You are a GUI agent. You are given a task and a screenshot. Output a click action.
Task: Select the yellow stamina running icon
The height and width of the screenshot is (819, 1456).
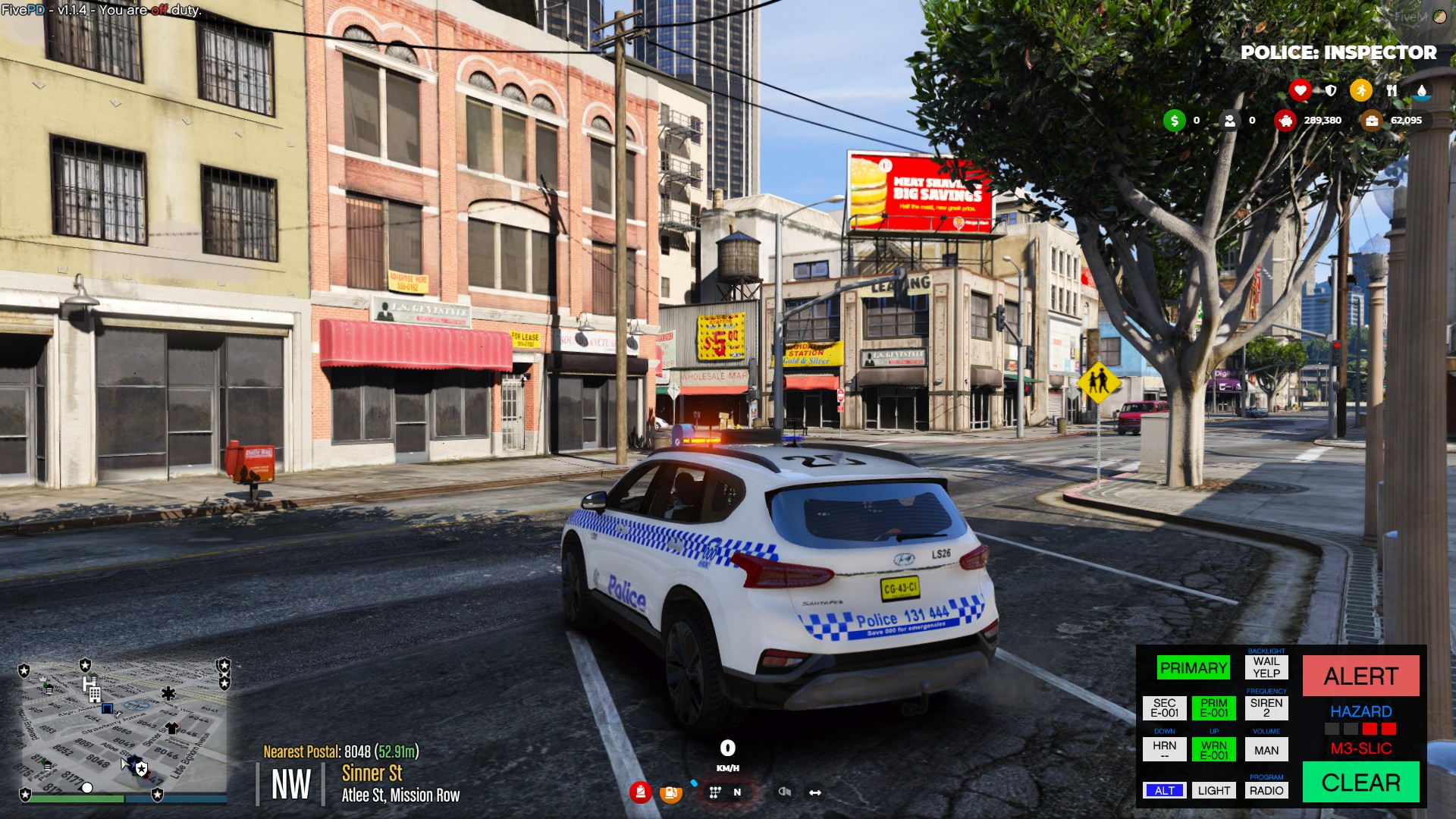coord(1360,90)
